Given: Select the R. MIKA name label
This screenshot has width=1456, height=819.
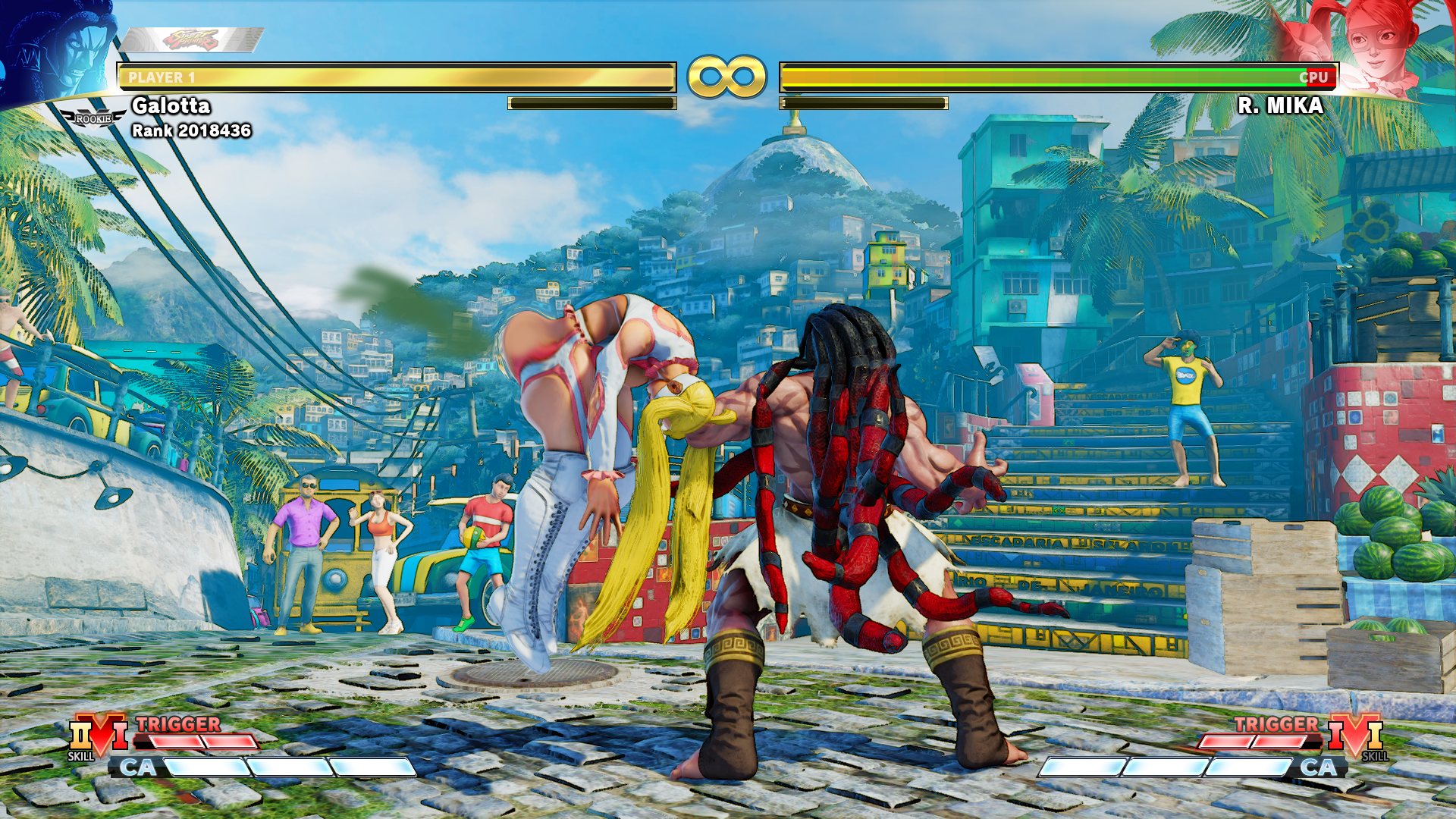Looking at the screenshot, I should [1280, 106].
